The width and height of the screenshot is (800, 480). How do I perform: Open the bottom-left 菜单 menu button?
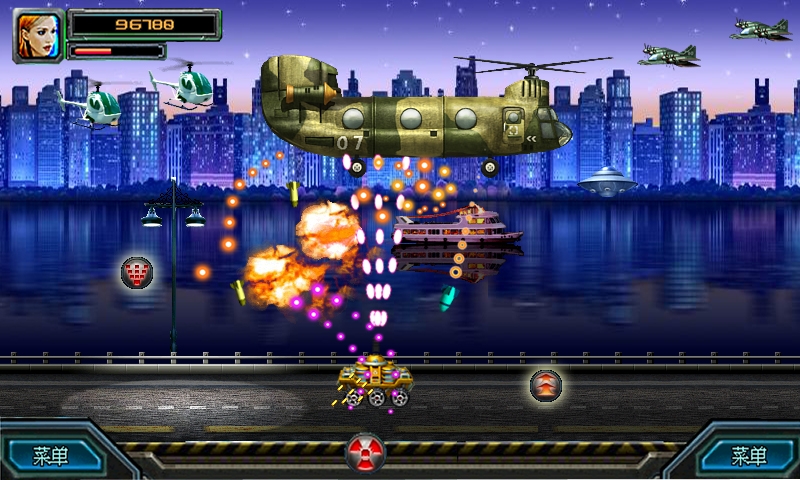(x=51, y=457)
